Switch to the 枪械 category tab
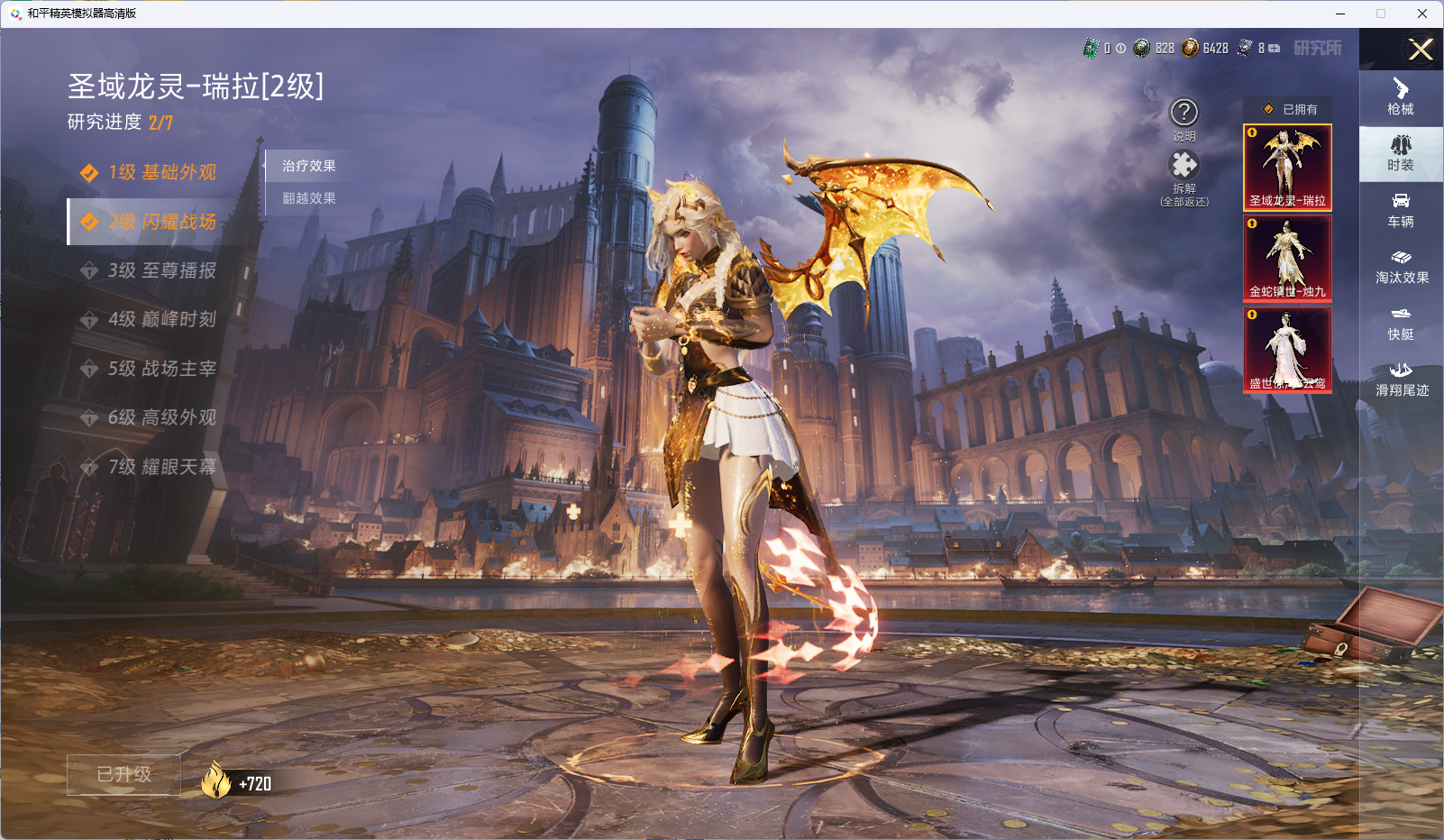This screenshot has width=1444, height=840. click(x=1401, y=96)
